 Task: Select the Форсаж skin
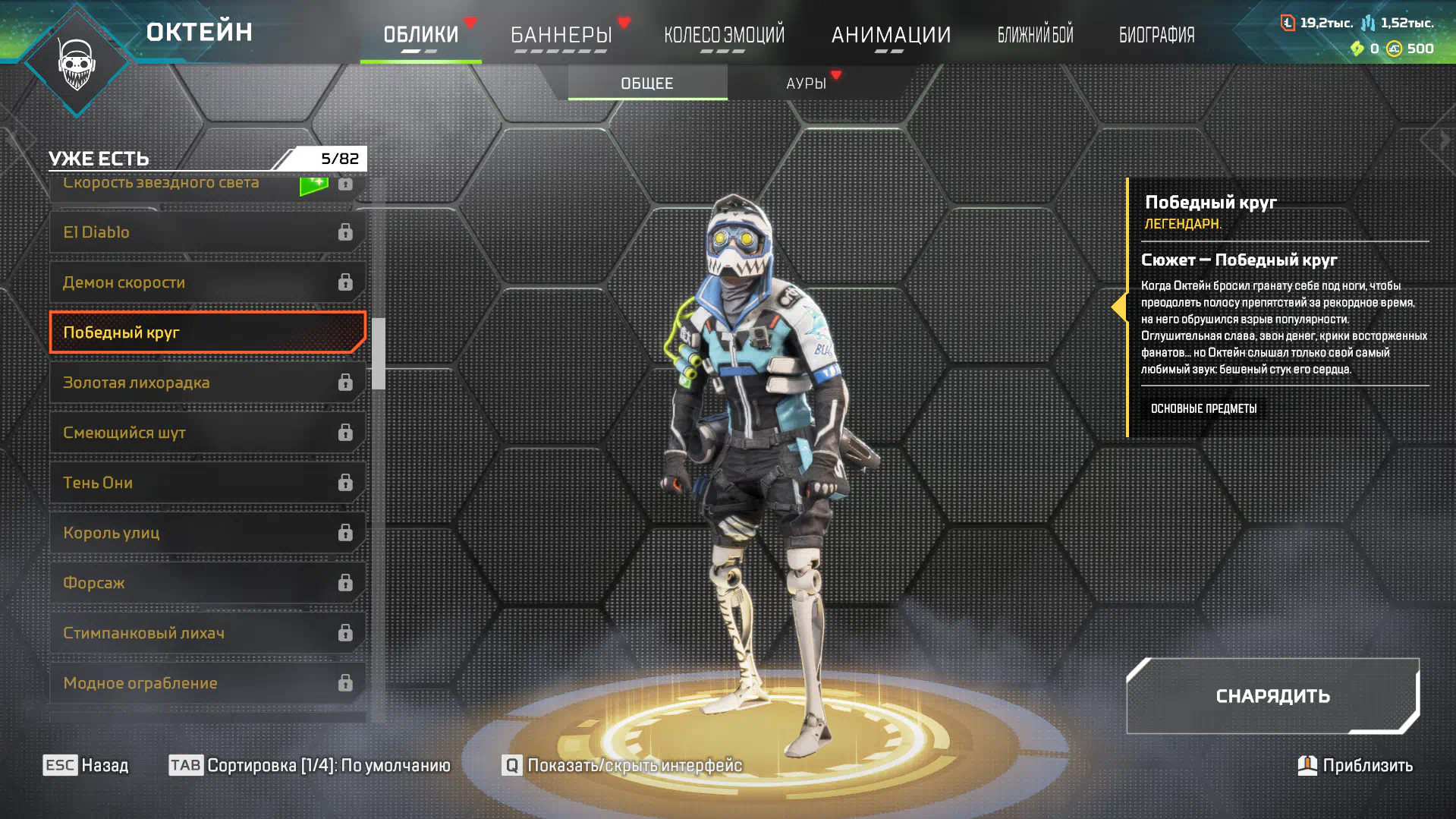(206, 583)
